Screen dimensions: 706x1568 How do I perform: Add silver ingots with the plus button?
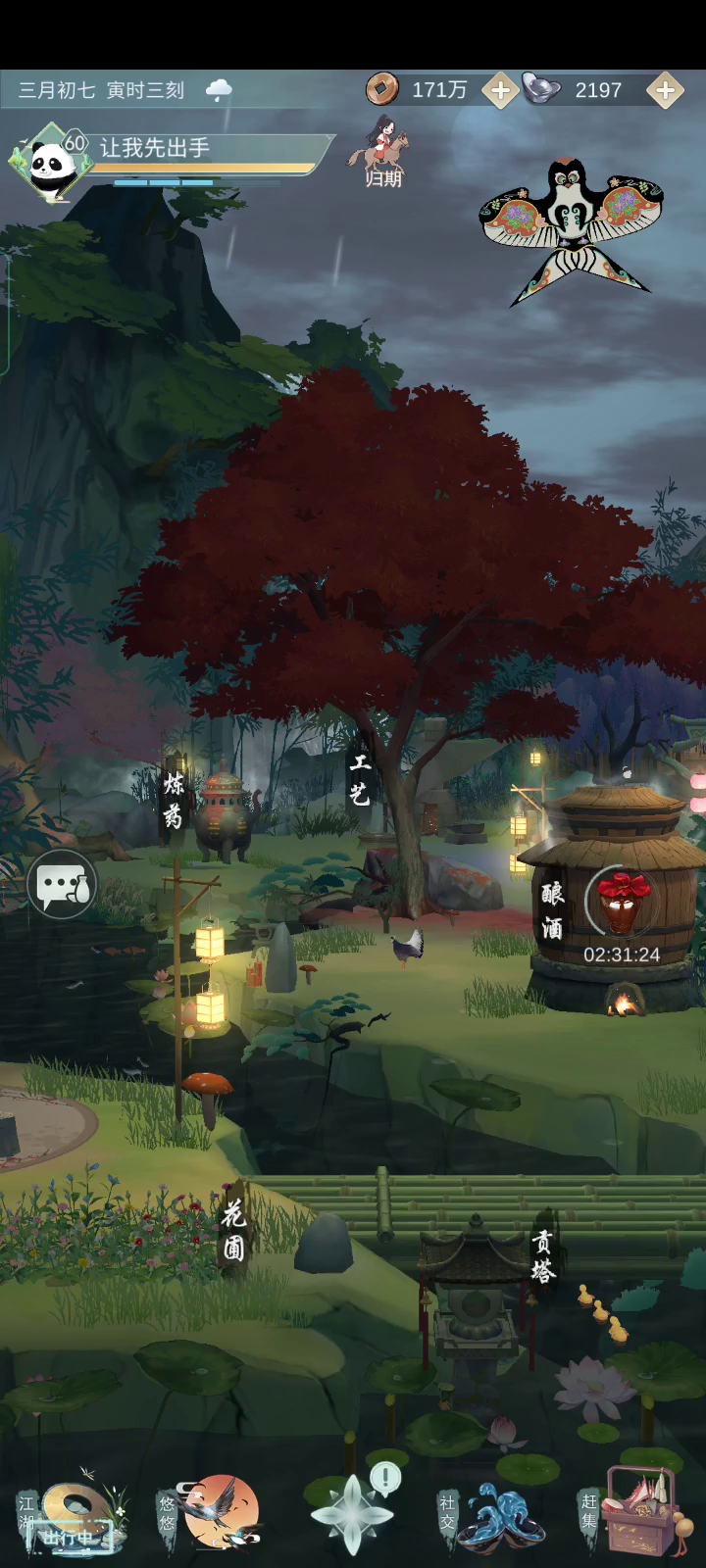[665, 91]
